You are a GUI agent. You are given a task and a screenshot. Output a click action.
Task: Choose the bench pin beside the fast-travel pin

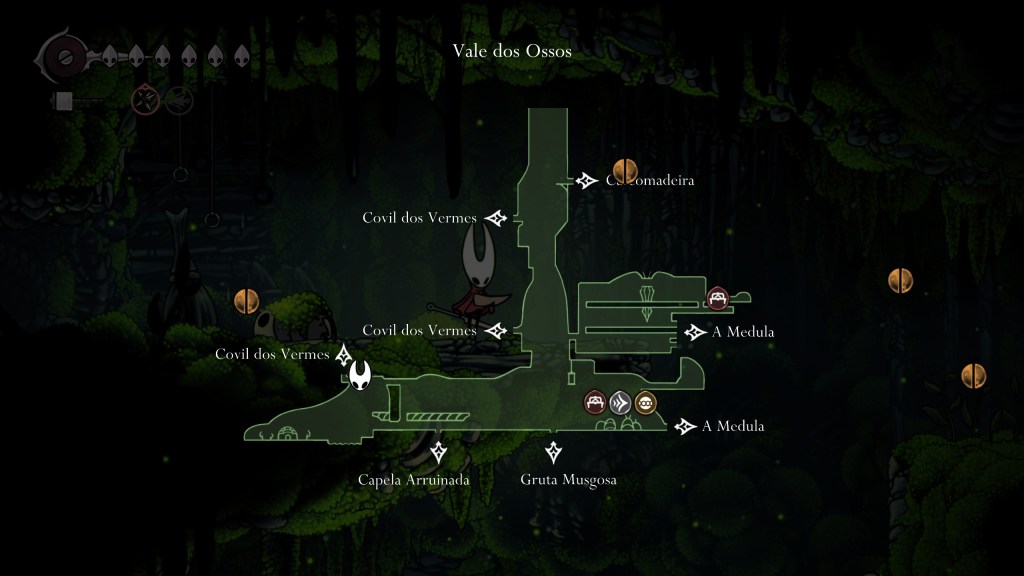[596, 403]
